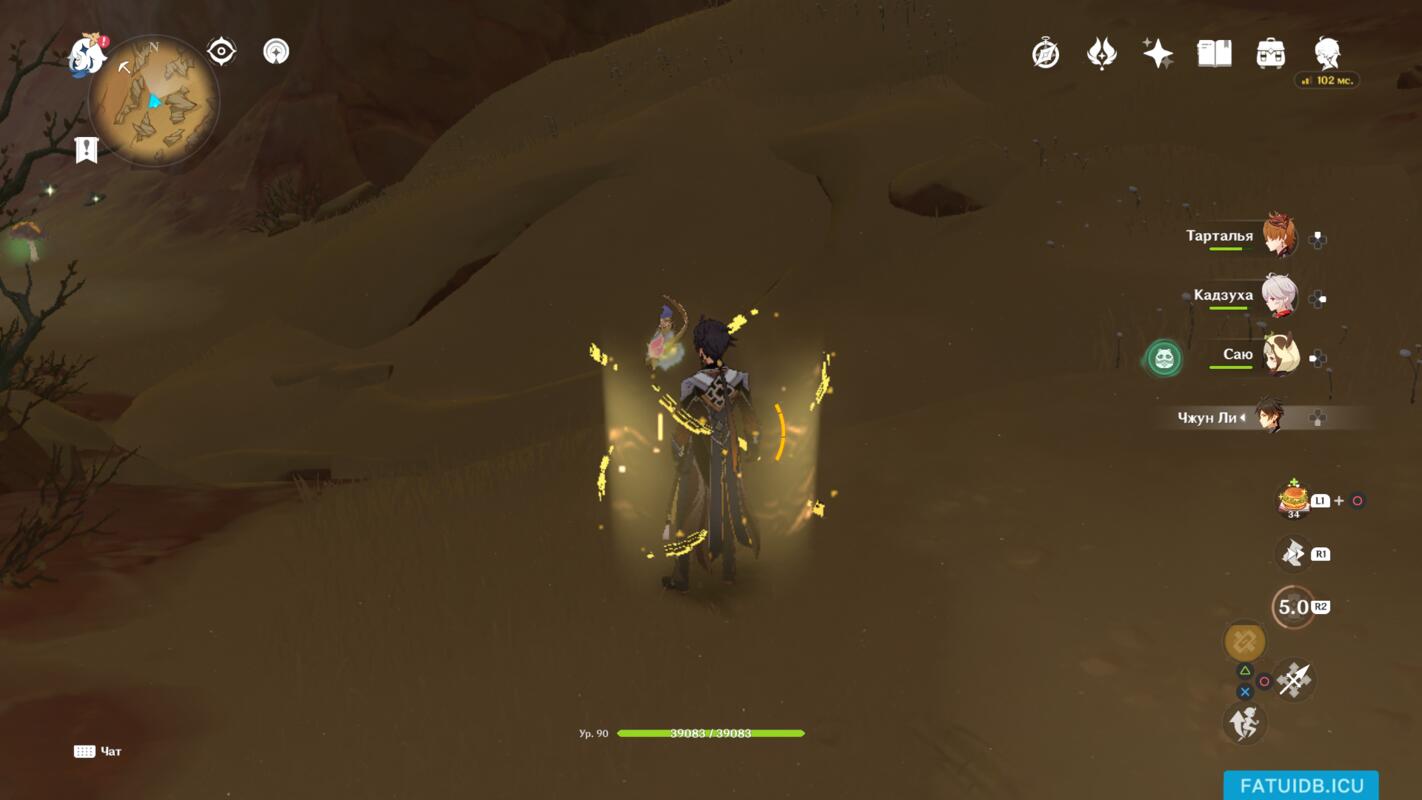Open the world map from the minimap

pyautogui.click(x=153, y=100)
